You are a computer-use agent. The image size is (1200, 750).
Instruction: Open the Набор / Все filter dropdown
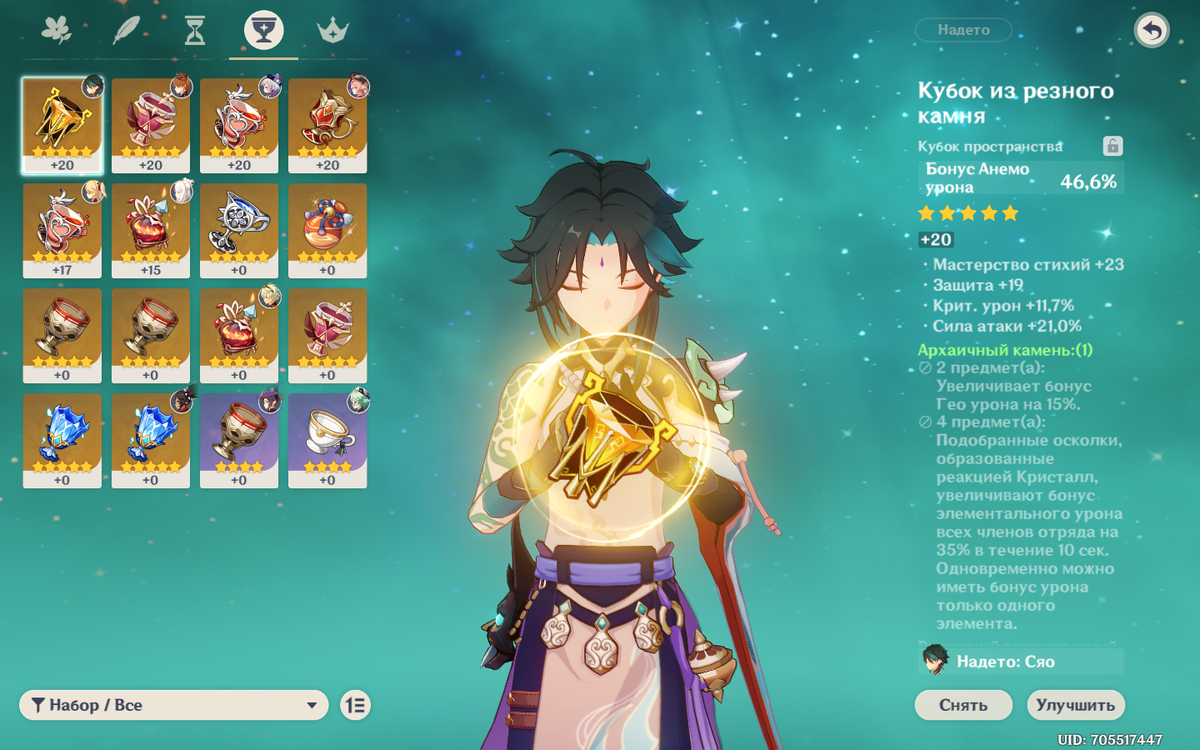point(174,705)
